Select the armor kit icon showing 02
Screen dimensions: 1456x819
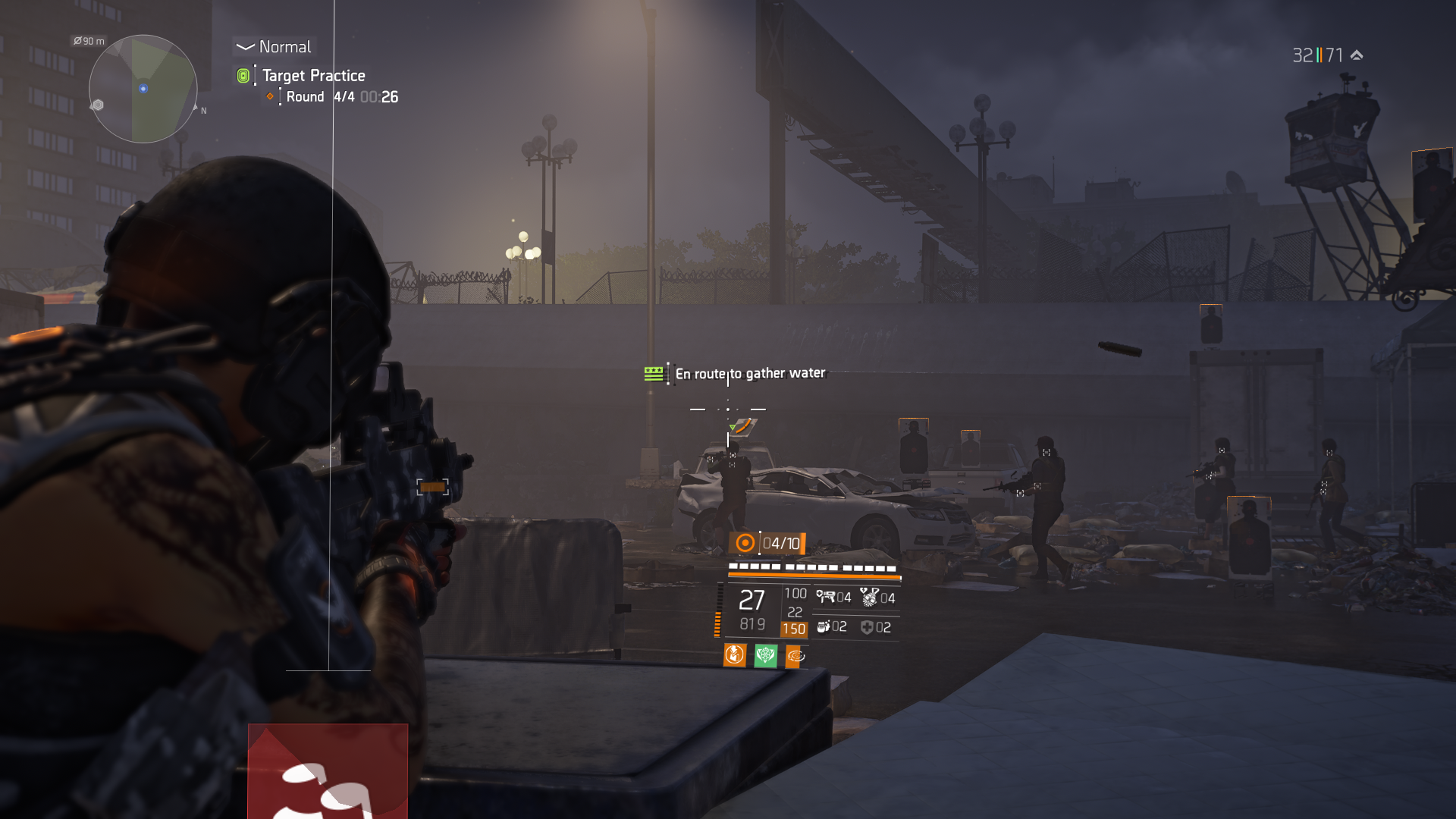(824, 628)
